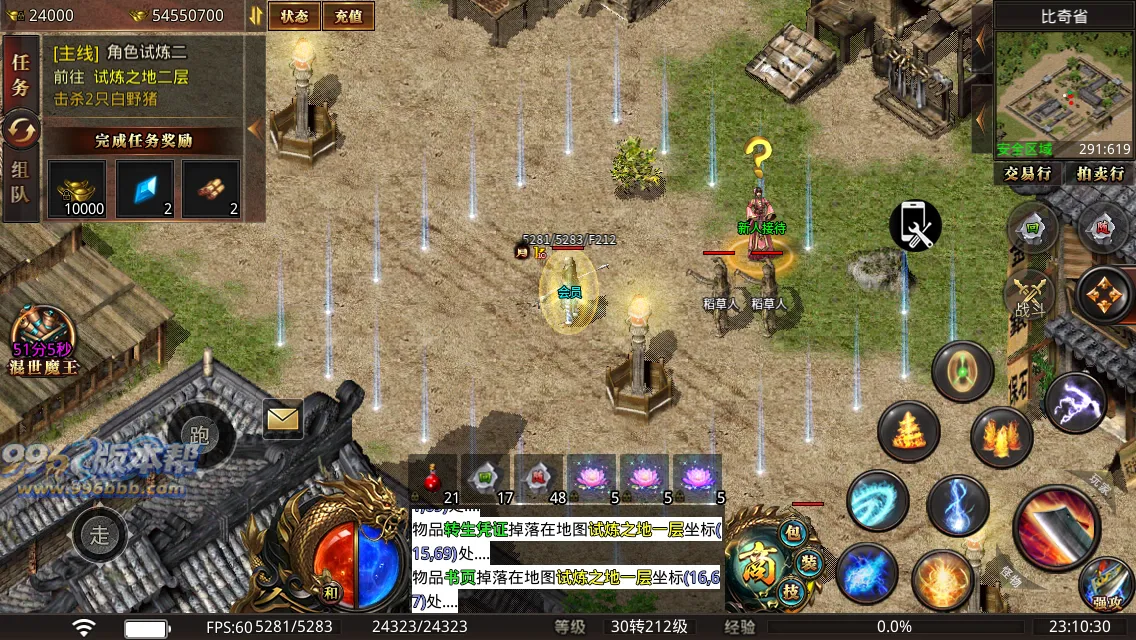Screen dimensions: 1136x640
Task: Open the 充值 recharge shop
Action: [x=349, y=16]
